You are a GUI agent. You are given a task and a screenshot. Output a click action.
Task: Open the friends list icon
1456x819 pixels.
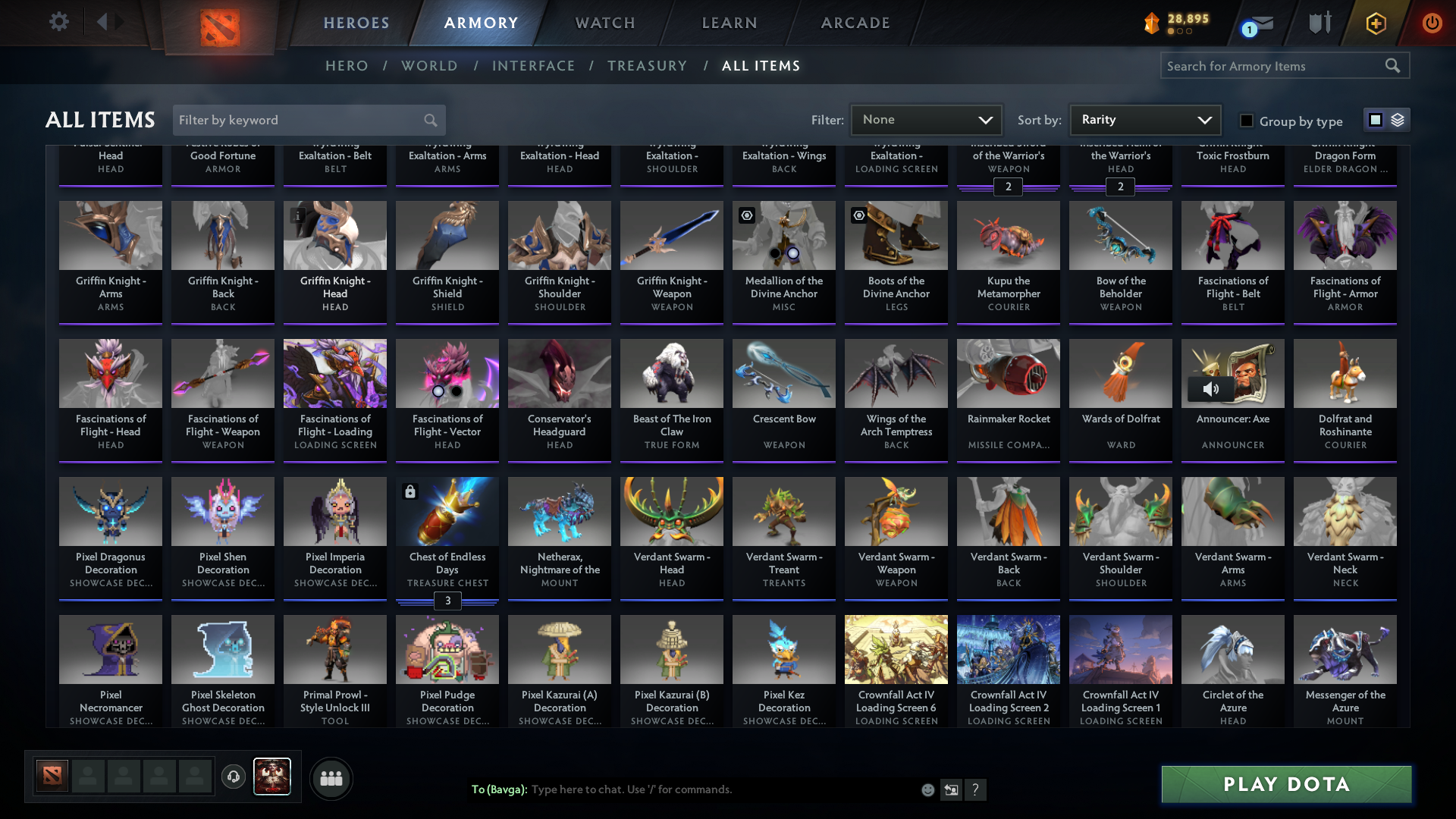tap(331, 778)
